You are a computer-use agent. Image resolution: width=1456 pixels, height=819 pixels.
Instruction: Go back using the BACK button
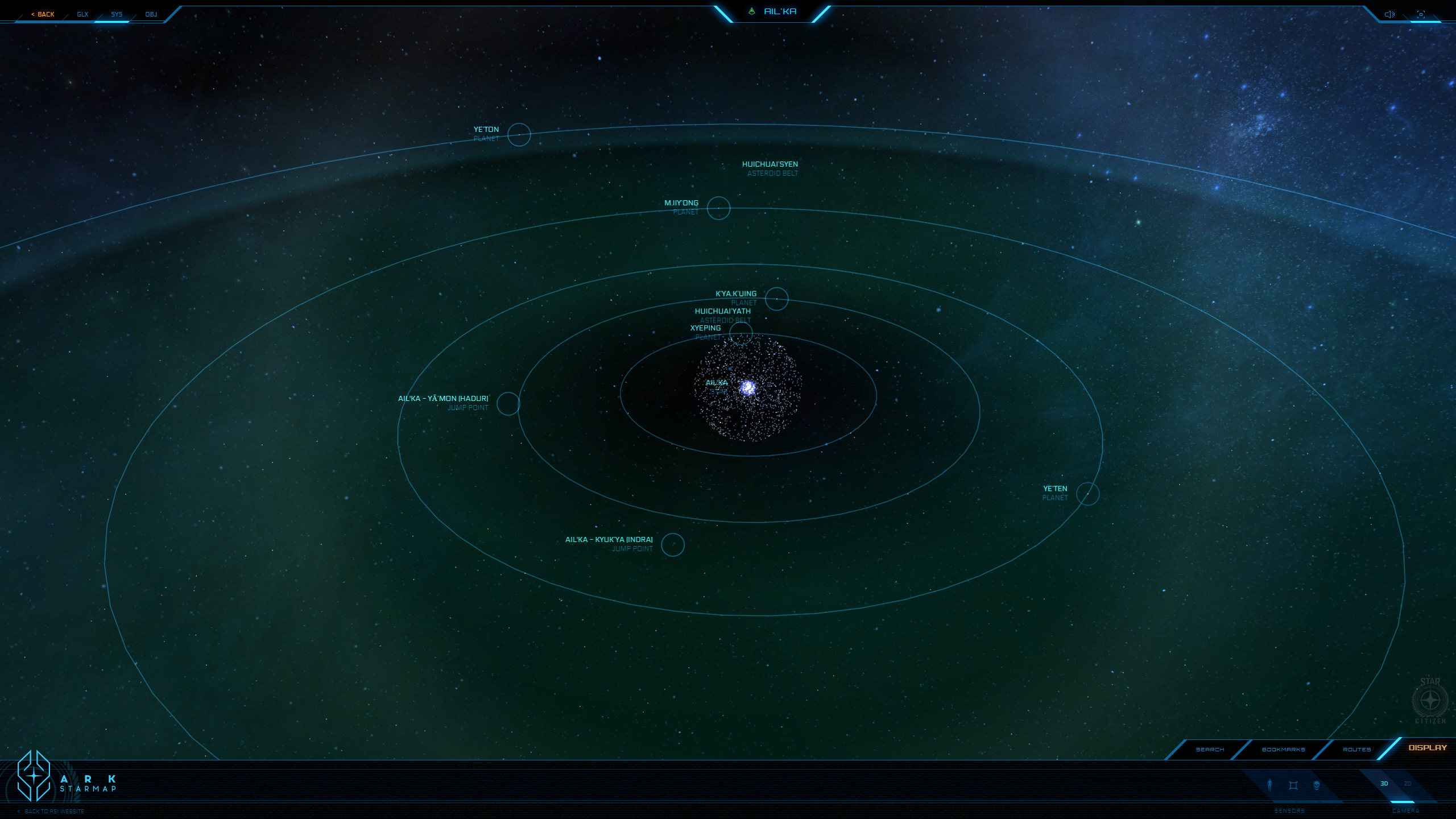[x=44, y=14]
